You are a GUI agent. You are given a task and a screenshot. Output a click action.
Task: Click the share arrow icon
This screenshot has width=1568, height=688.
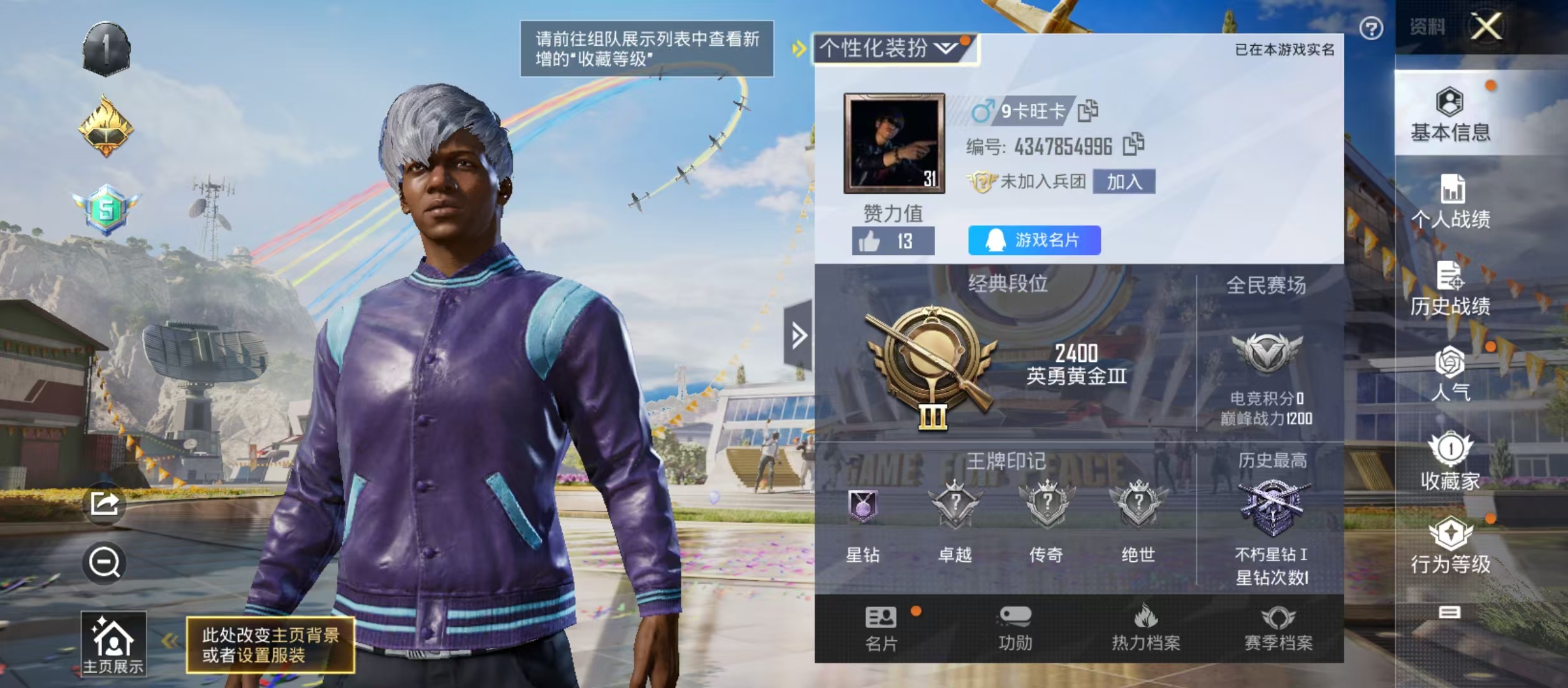(x=105, y=504)
